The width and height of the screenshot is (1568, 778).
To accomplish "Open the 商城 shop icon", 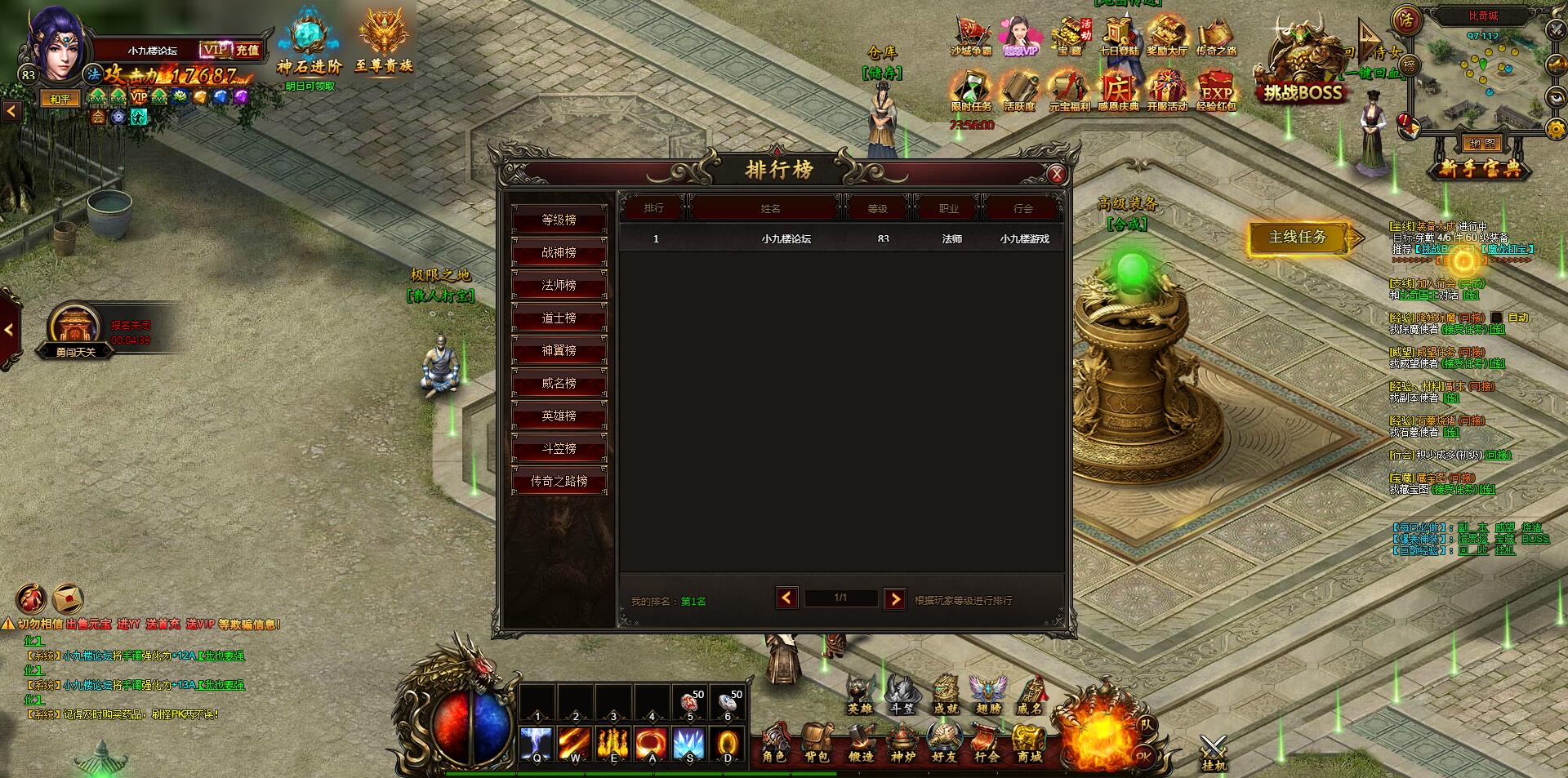I will [1029, 742].
